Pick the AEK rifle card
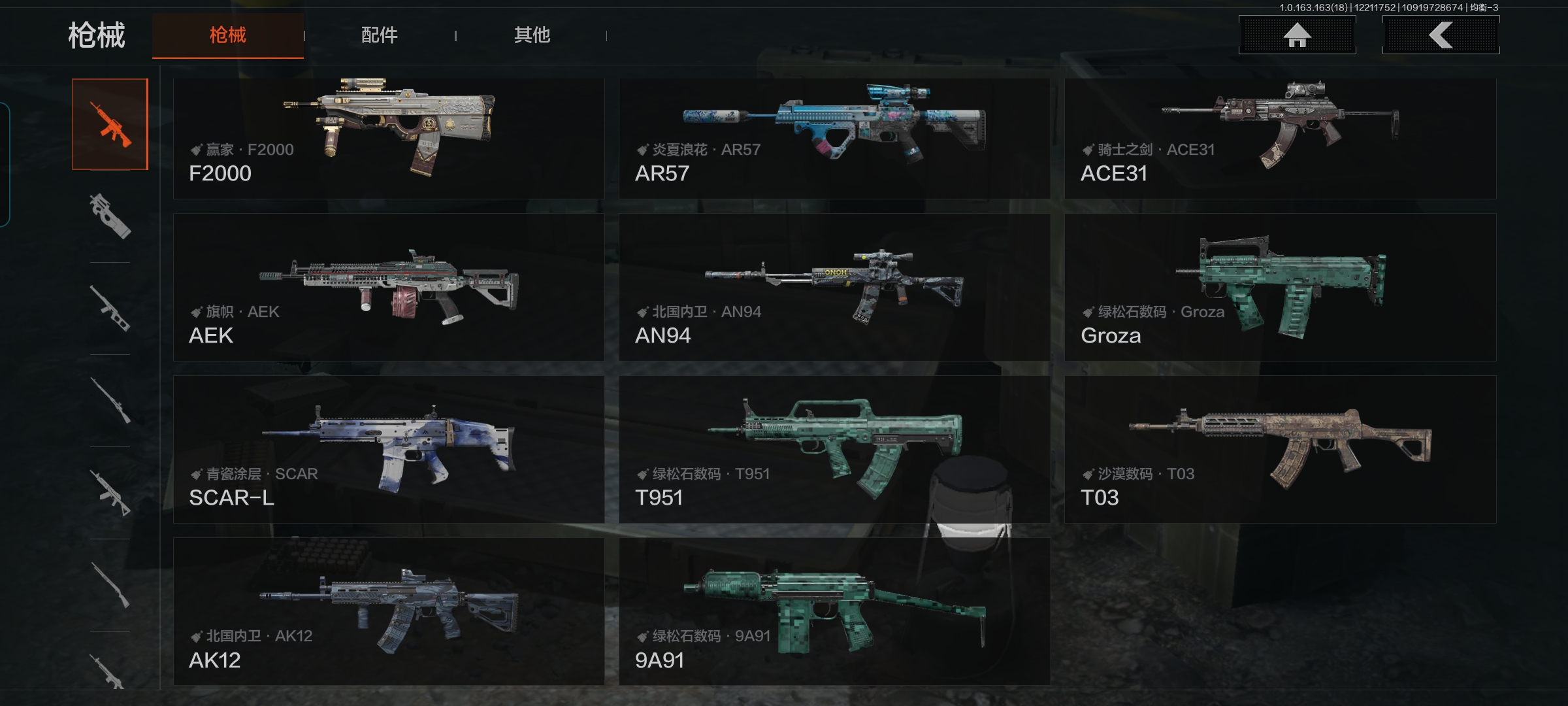Viewport: 1568px width, 706px height. coord(389,287)
